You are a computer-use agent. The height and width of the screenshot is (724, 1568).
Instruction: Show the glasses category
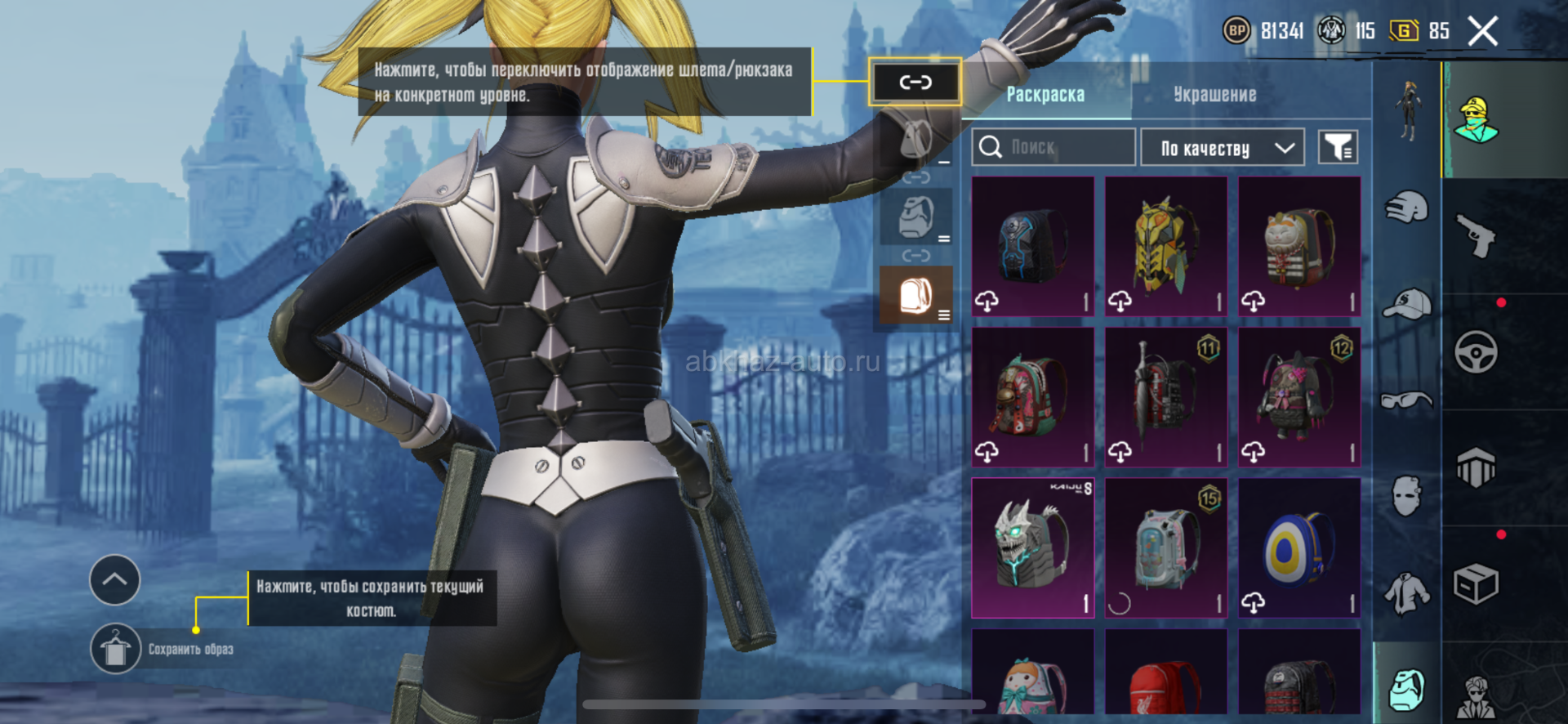(x=1407, y=400)
